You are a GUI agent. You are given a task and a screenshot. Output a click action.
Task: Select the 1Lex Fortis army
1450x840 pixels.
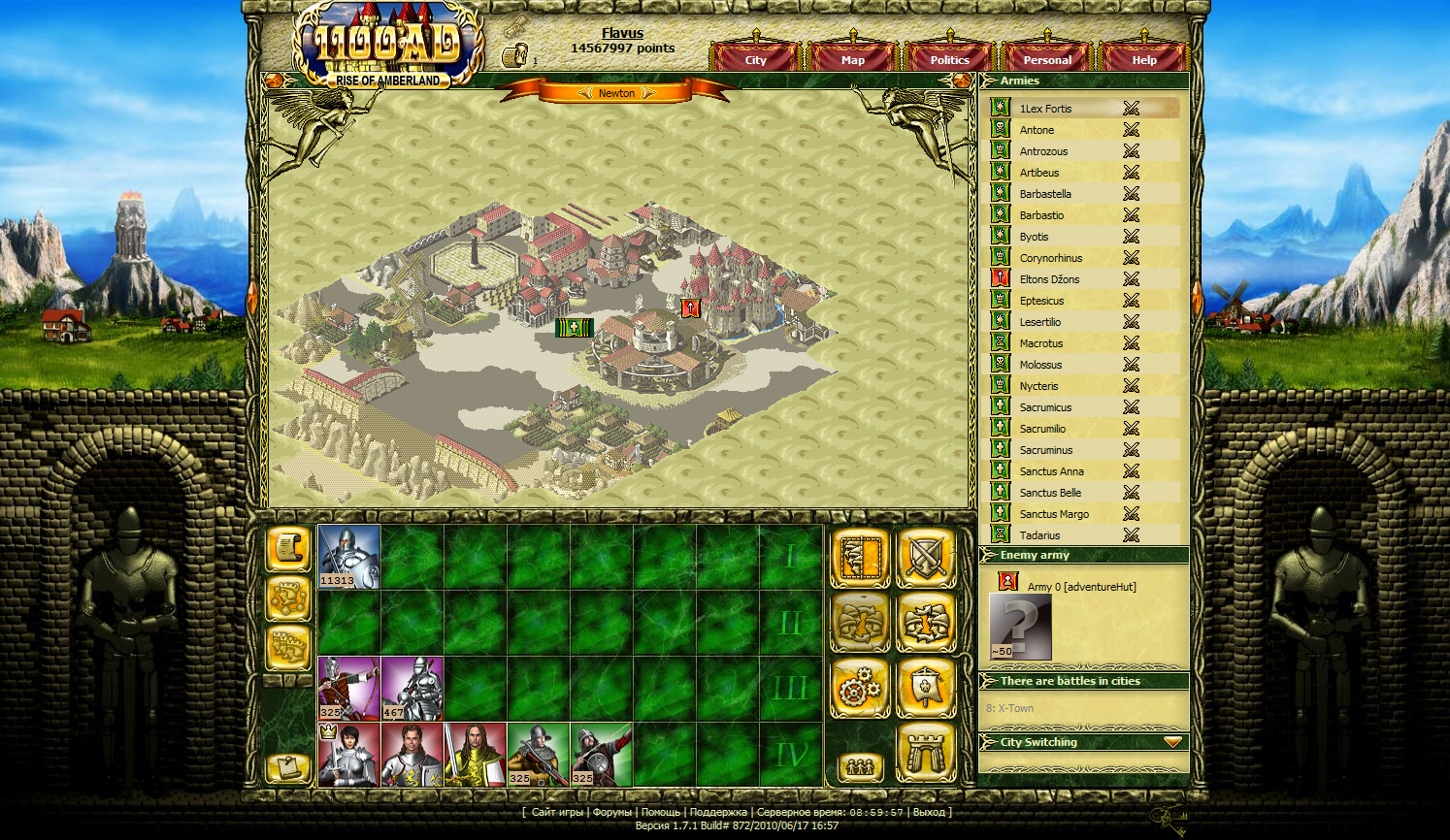point(1045,109)
